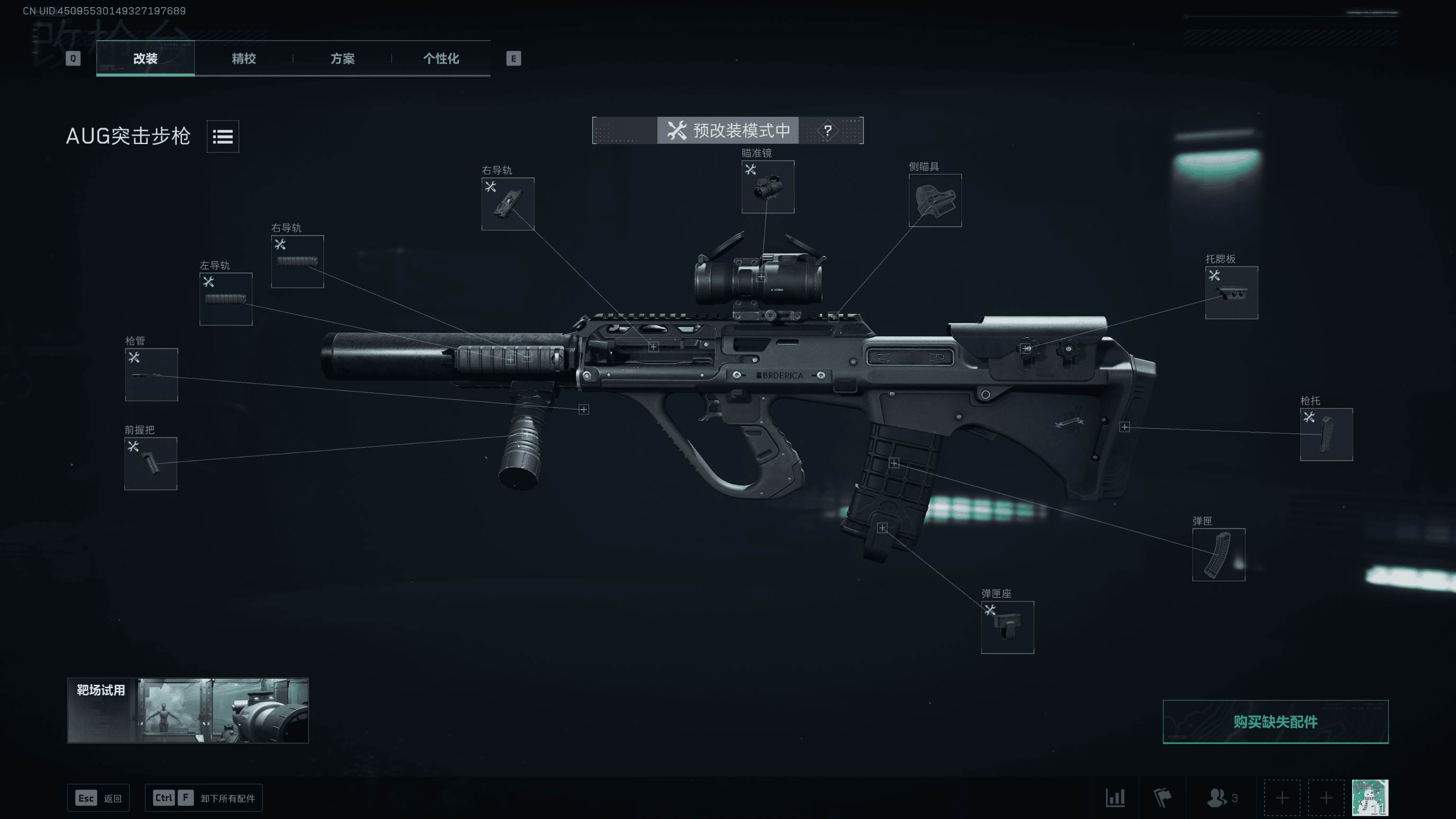Start the 靶场试用 firing range trial
1456x819 pixels.
pos(188,710)
